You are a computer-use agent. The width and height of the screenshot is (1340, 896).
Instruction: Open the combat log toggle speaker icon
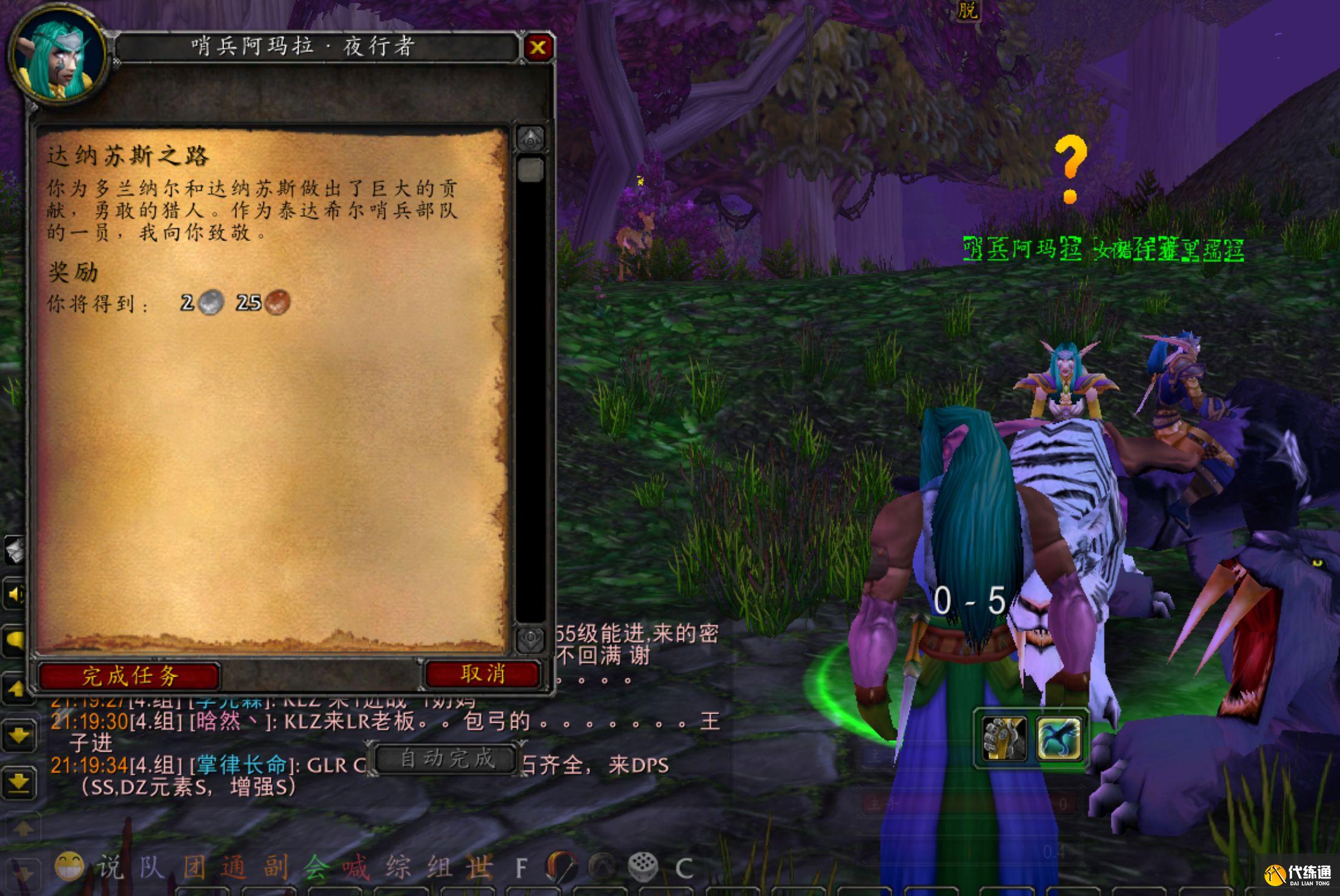tap(13, 594)
